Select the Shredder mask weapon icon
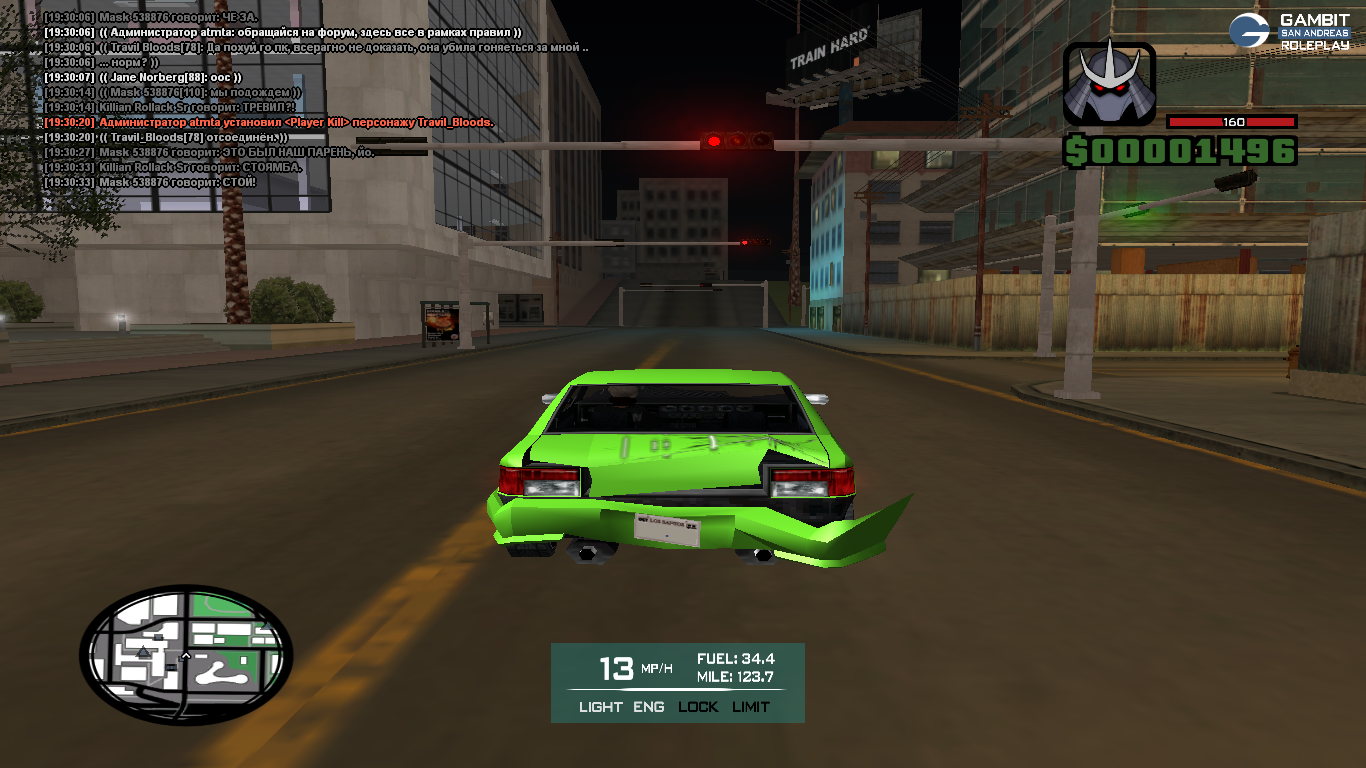The width and height of the screenshot is (1366, 768). point(1109,84)
